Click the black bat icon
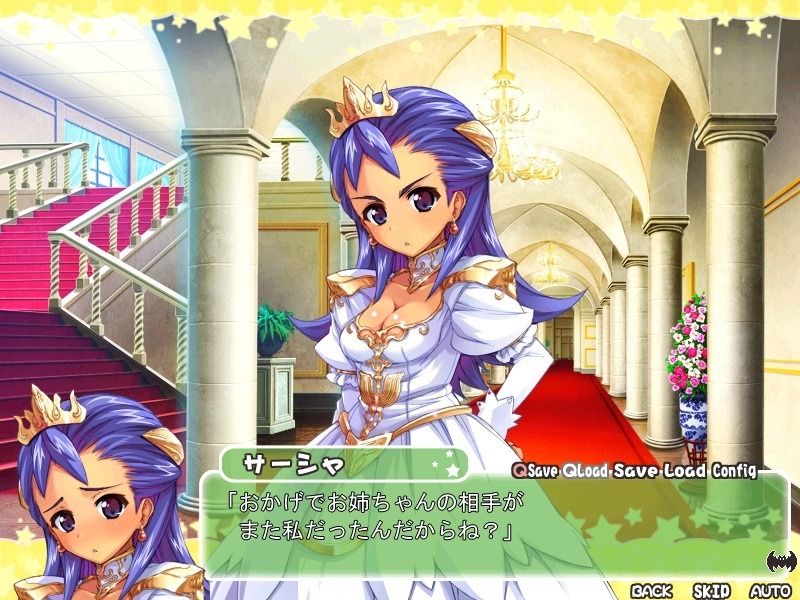800x600 pixels. pos(780,560)
